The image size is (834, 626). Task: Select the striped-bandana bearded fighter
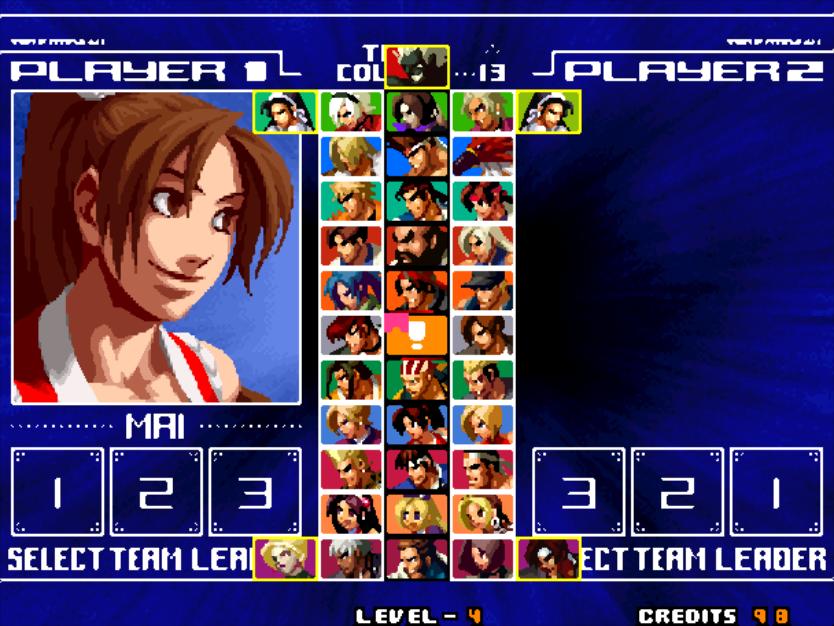click(417, 380)
